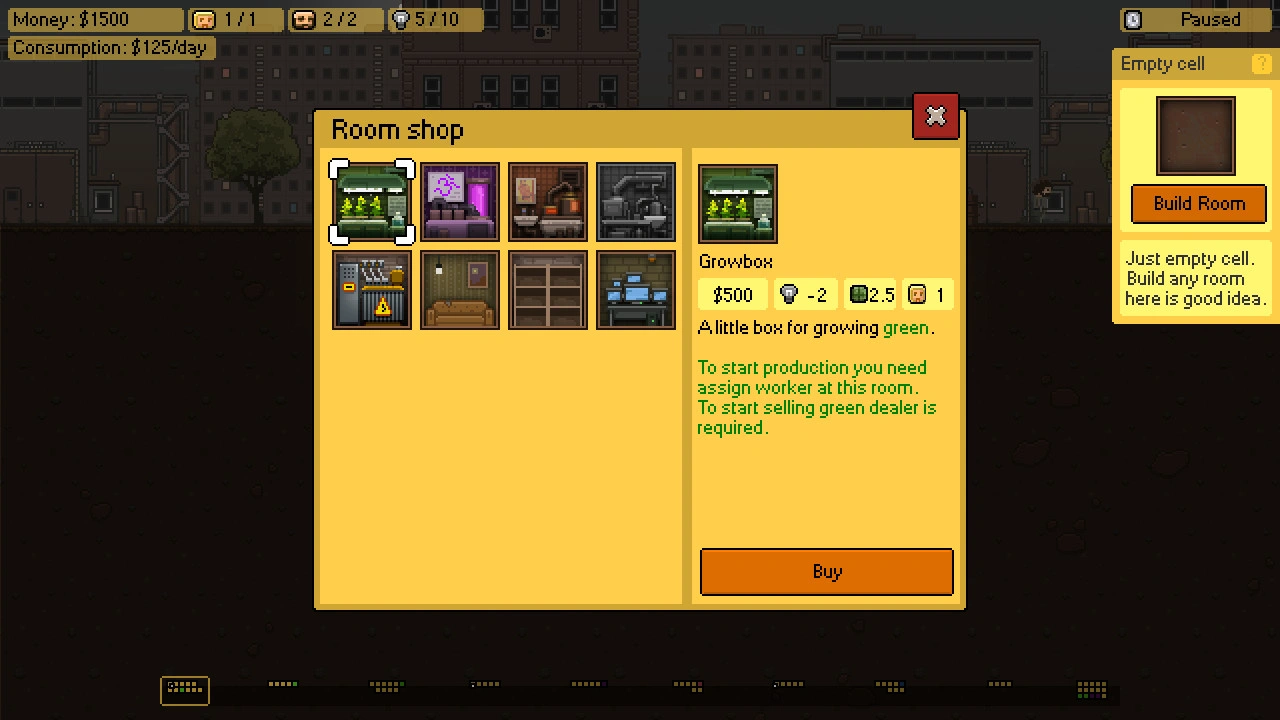Buy the selected Growbox room
1280x720 pixels.
click(x=826, y=571)
